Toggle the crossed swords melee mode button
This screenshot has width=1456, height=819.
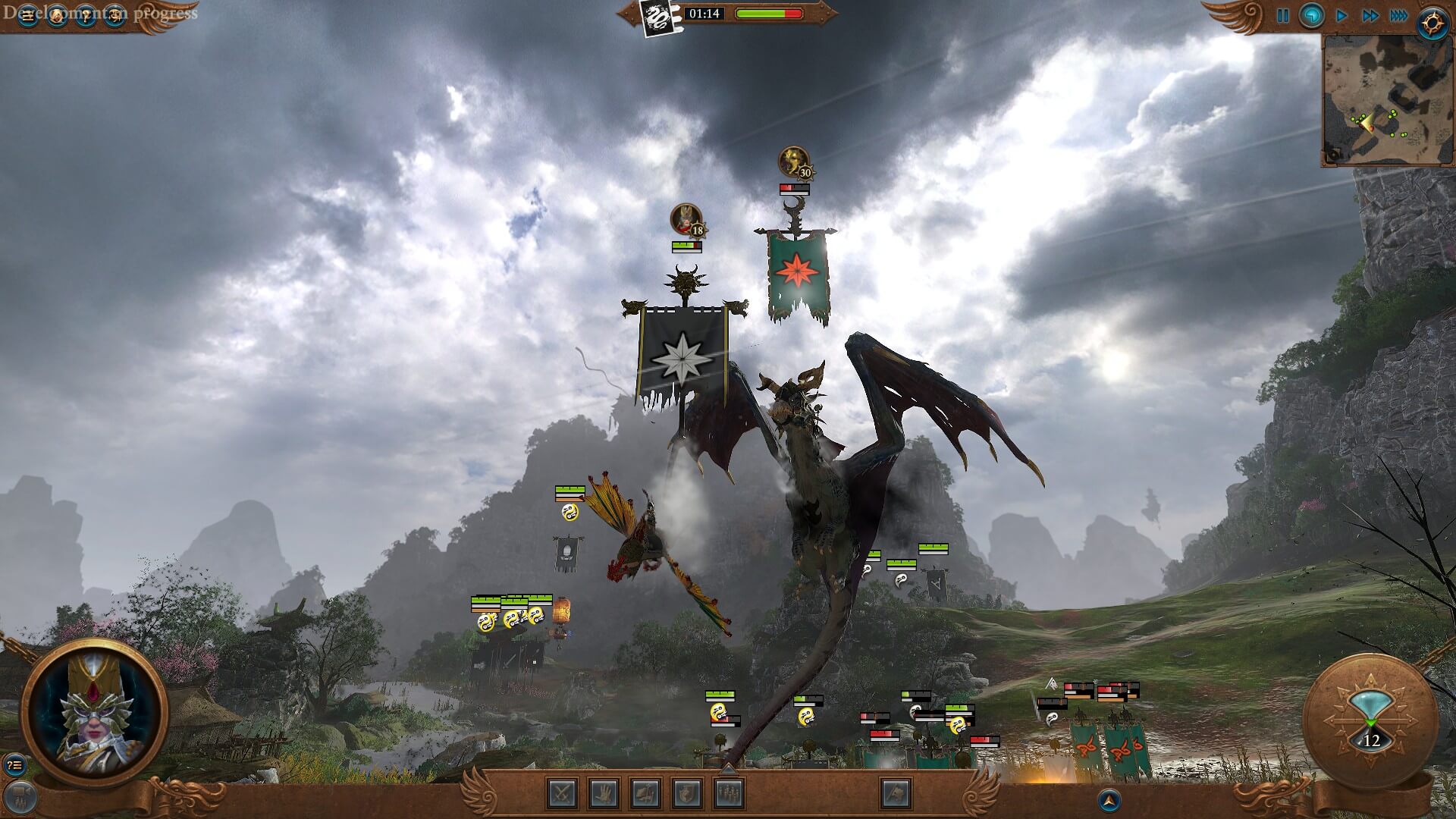click(562, 793)
